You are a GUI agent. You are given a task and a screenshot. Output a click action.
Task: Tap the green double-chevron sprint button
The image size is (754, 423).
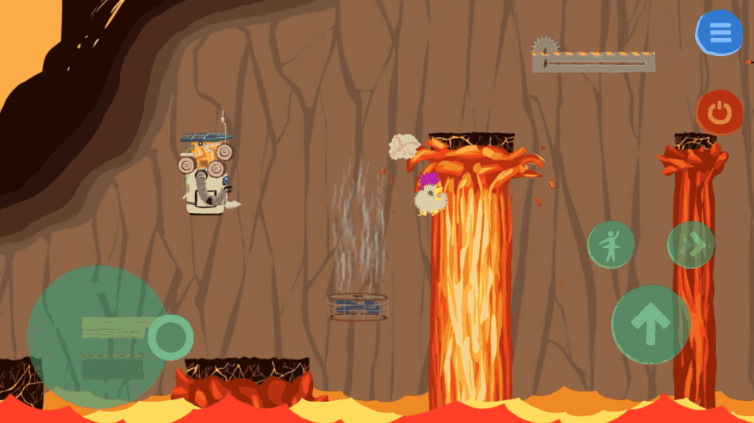tap(691, 244)
